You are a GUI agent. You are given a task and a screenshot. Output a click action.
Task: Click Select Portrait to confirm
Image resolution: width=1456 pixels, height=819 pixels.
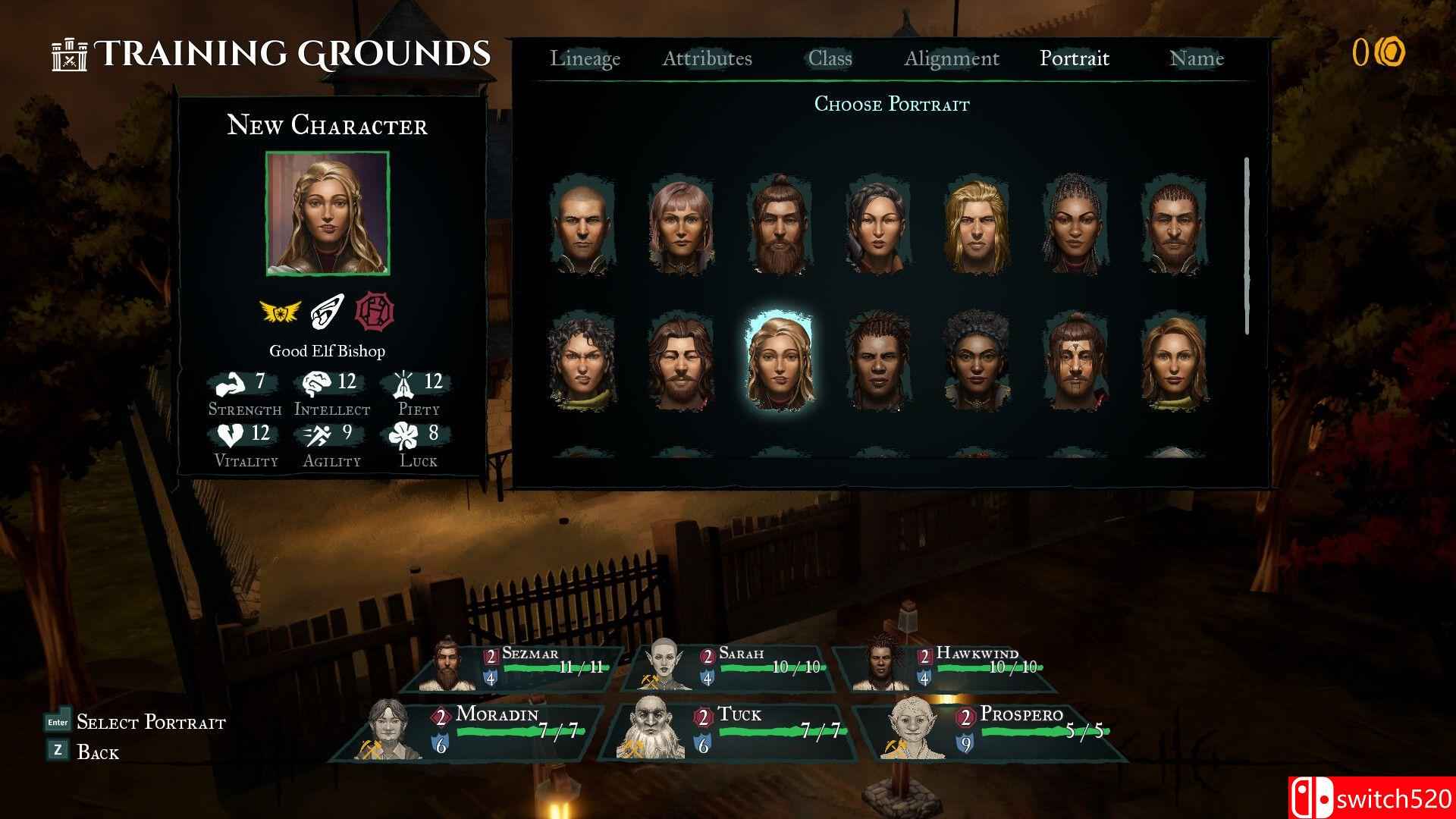pos(151,722)
